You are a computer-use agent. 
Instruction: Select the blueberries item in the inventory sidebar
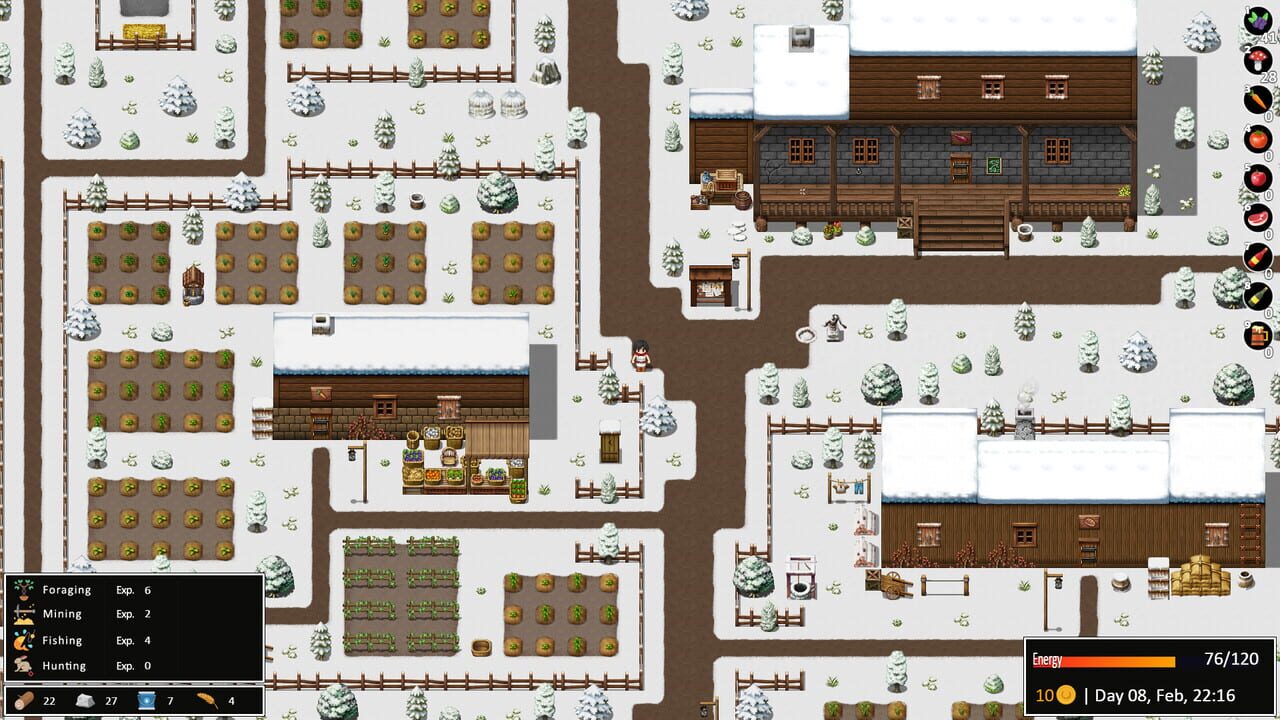1257,20
